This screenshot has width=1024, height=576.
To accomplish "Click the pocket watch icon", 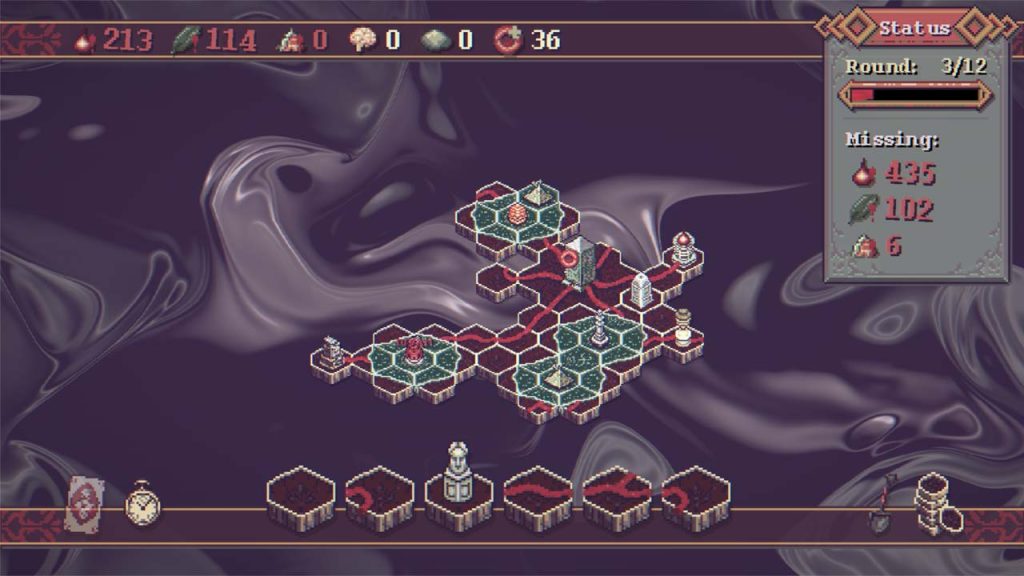I will click(142, 504).
